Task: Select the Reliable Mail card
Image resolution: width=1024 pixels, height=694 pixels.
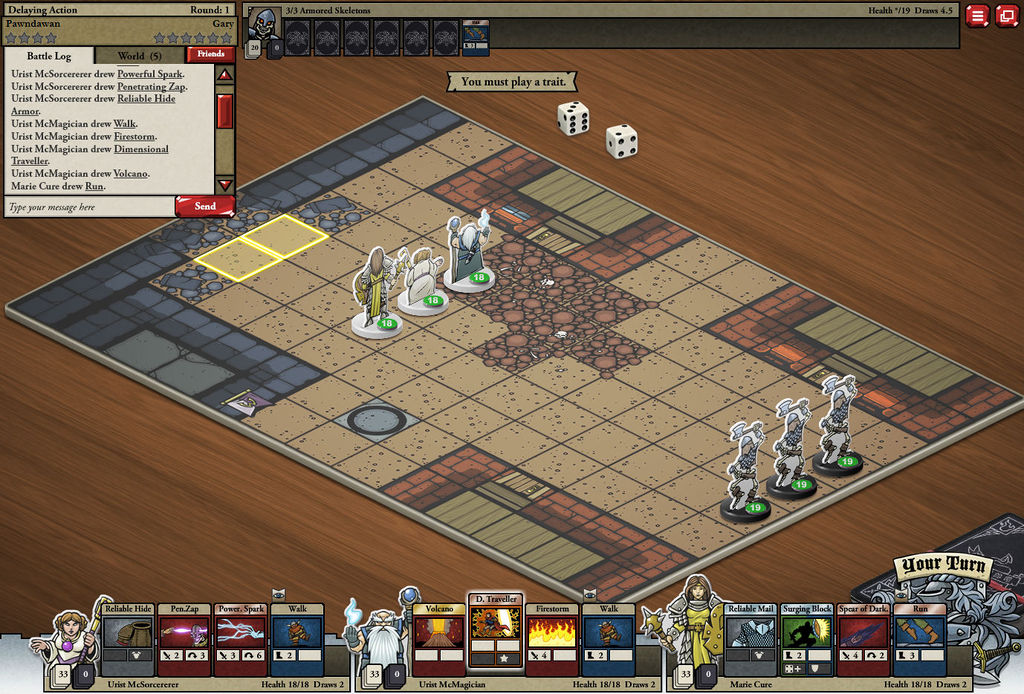Action: (x=749, y=639)
